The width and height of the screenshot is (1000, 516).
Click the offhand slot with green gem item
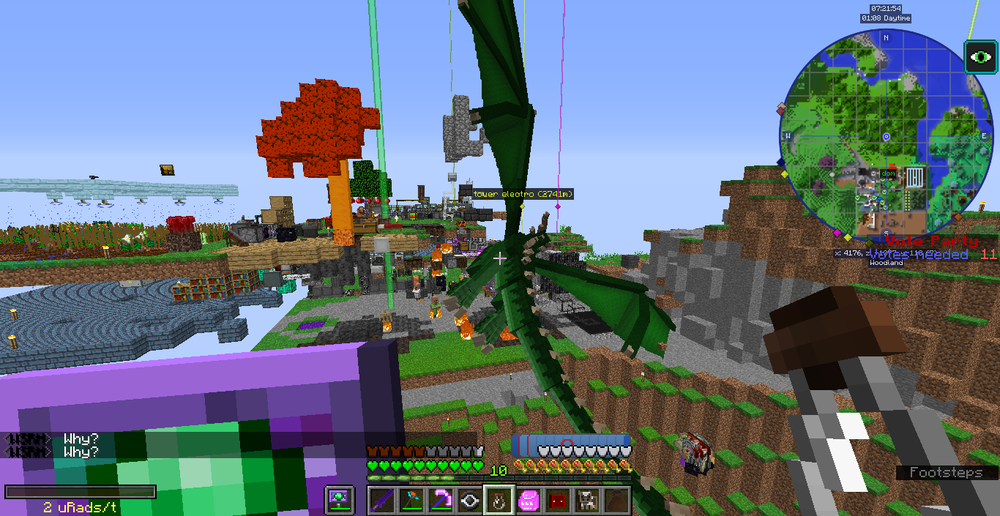point(340,499)
